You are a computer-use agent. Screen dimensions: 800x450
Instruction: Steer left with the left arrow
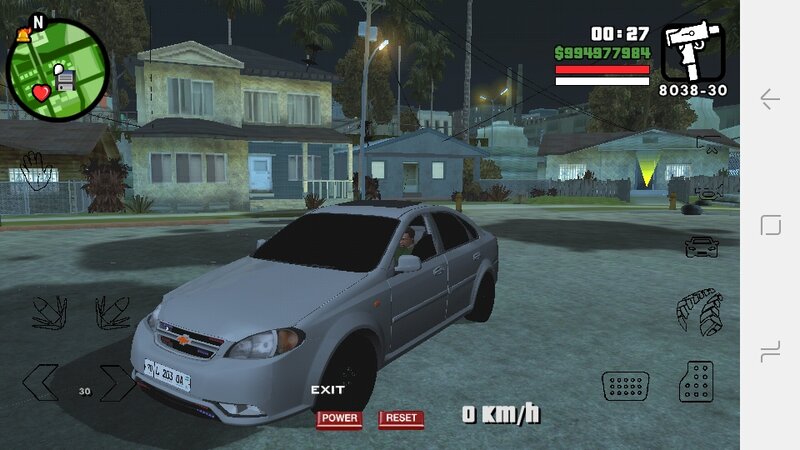[x=41, y=383]
